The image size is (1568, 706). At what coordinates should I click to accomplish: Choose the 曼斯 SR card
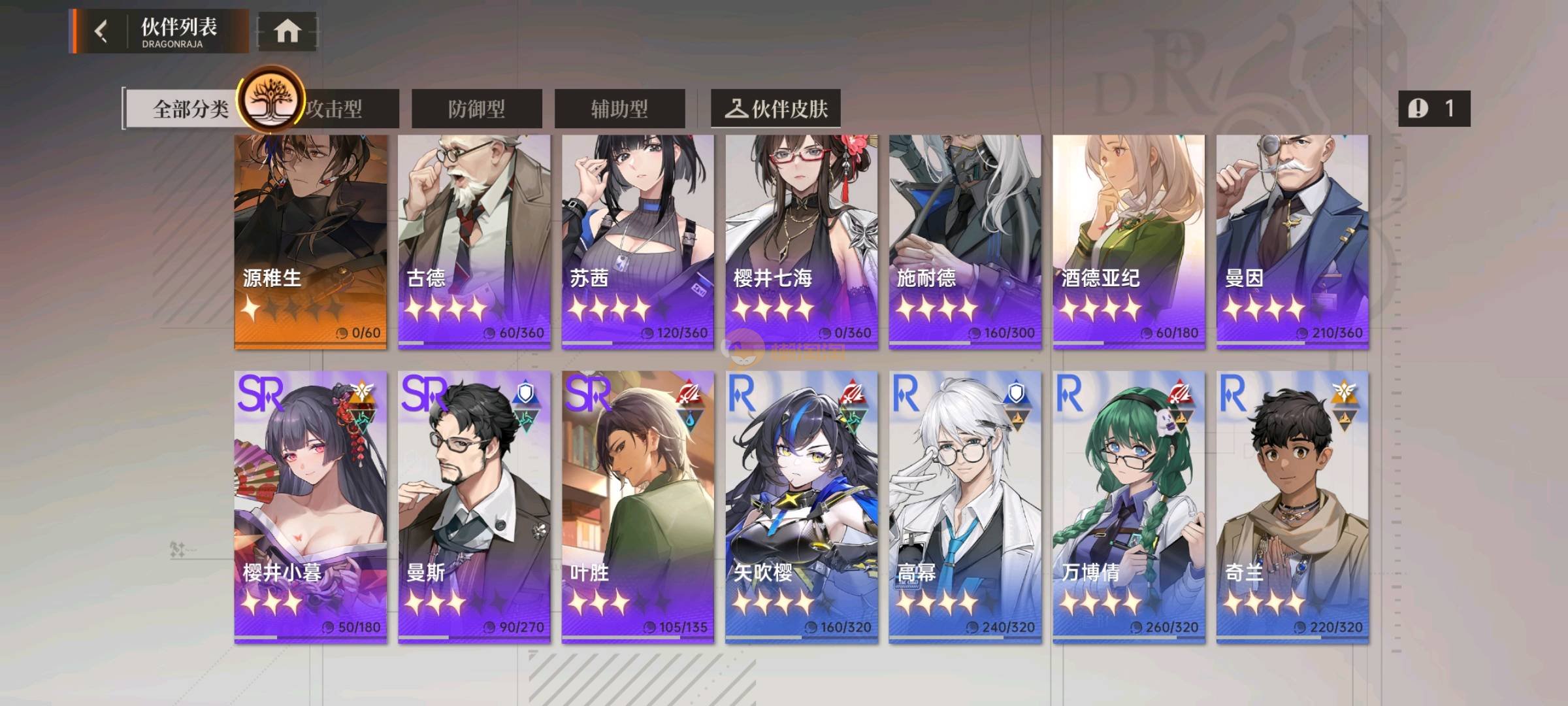(474, 507)
